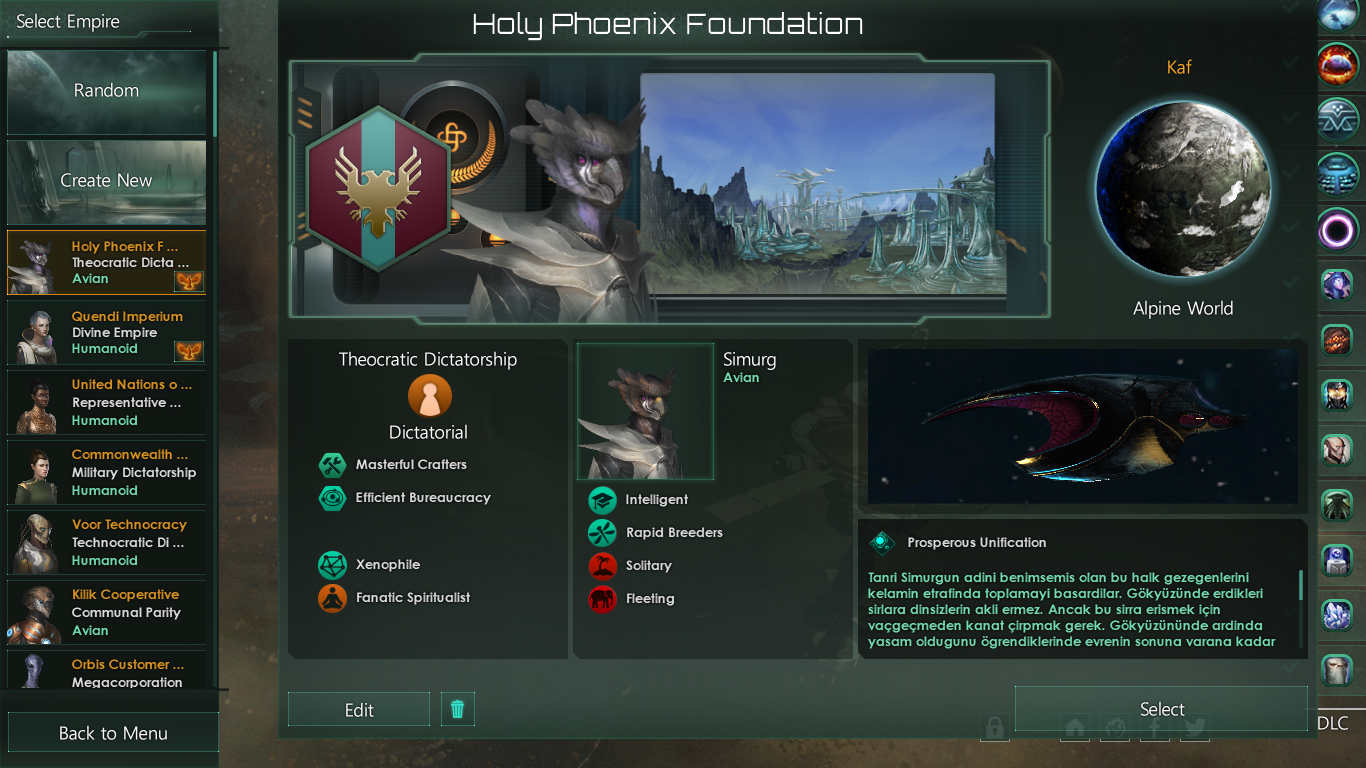Delete the empire with the trash icon
Viewport: 1366px width, 768px height.
(x=458, y=709)
